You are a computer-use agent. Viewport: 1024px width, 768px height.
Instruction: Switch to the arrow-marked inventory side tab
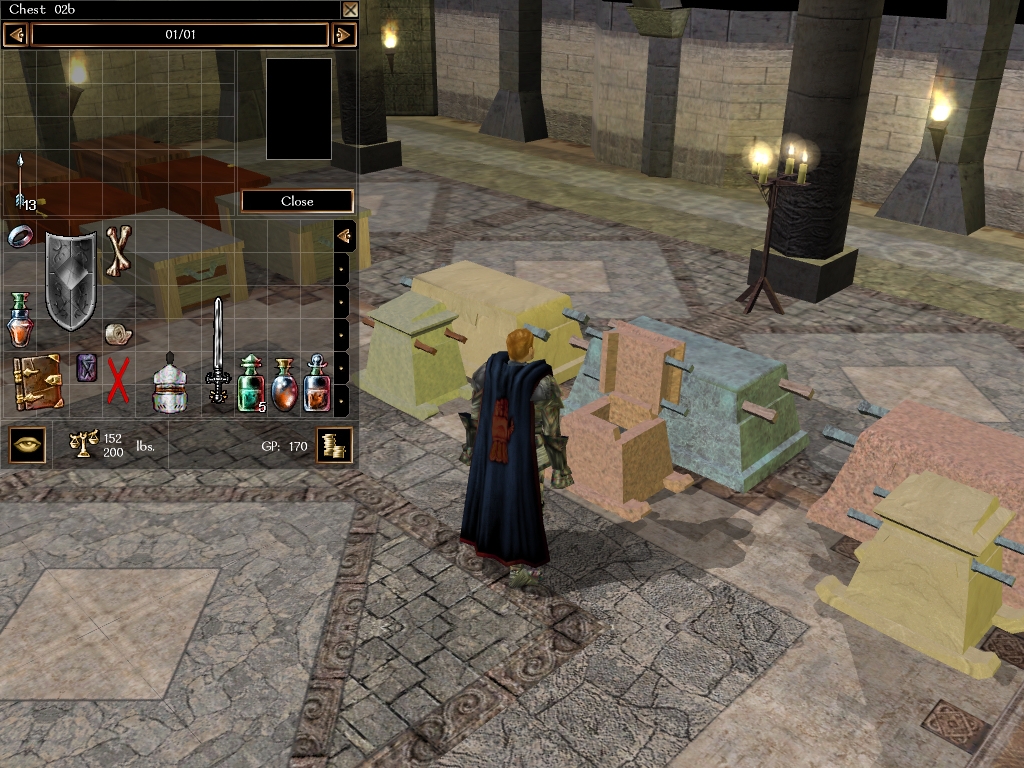[344, 236]
